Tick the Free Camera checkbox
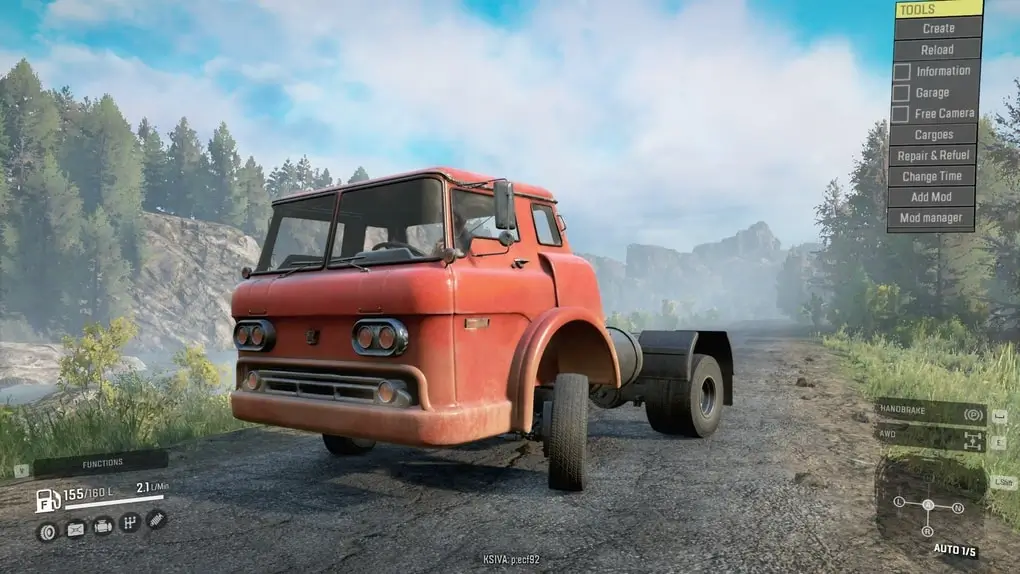The width and height of the screenshot is (1020, 574). [x=901, y=114]
